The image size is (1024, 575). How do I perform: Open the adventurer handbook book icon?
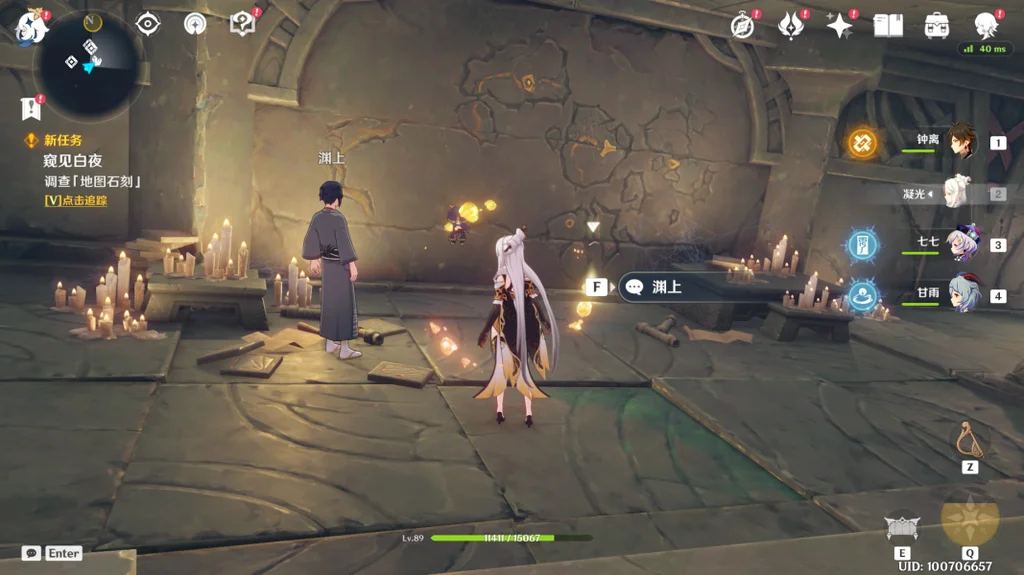pos(888,26)
